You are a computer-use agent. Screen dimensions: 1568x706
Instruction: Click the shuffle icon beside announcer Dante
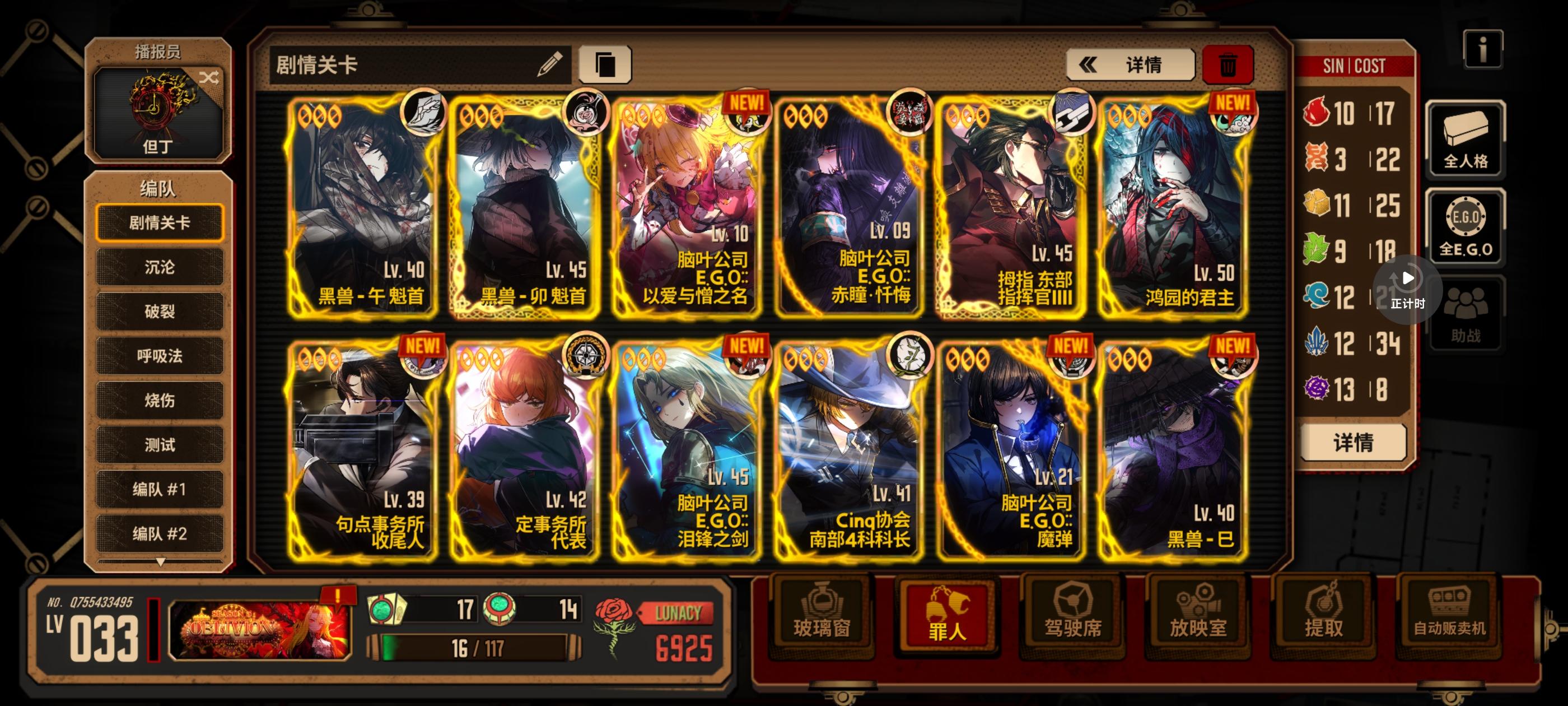coord(209,78)
